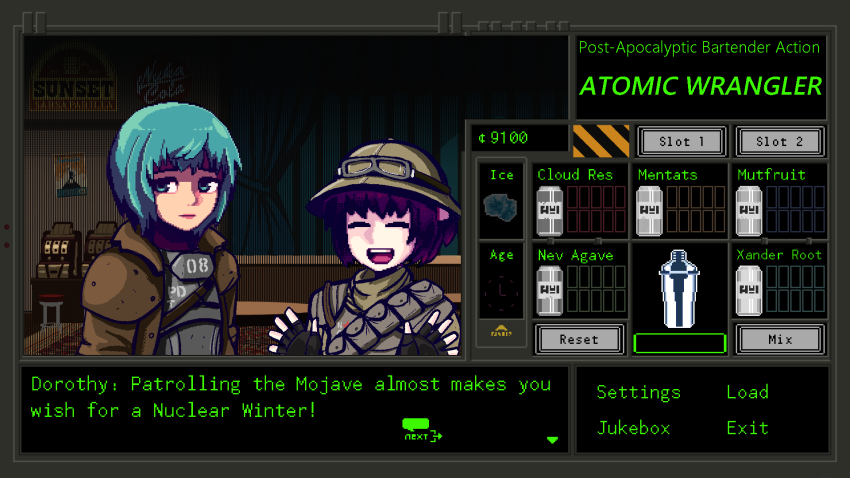Click the green dialogue arrow indicator
Viewport: 850px width, 478px height.
point(553,440)
